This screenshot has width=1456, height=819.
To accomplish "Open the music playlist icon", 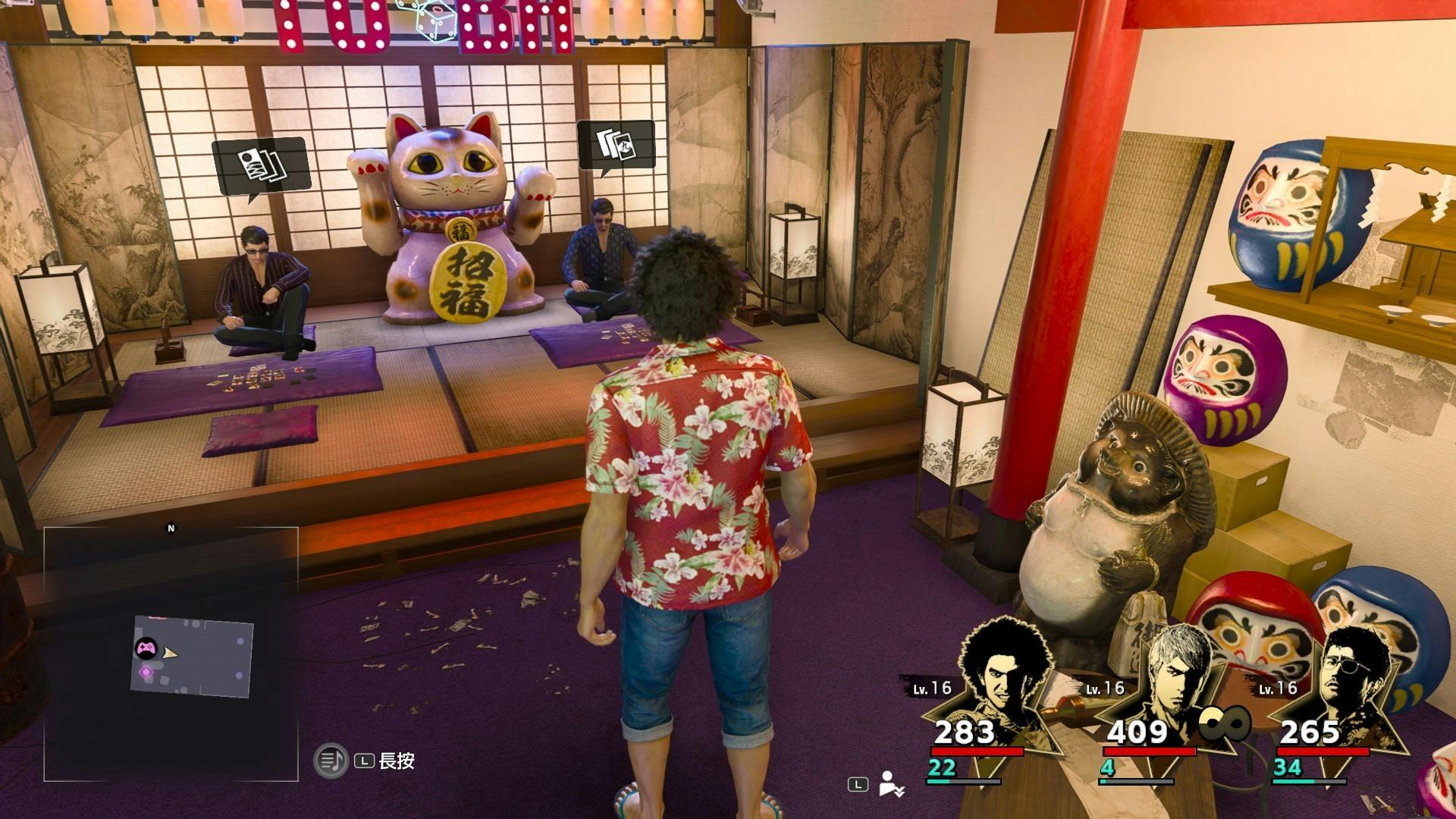I will tap(331, 761).
